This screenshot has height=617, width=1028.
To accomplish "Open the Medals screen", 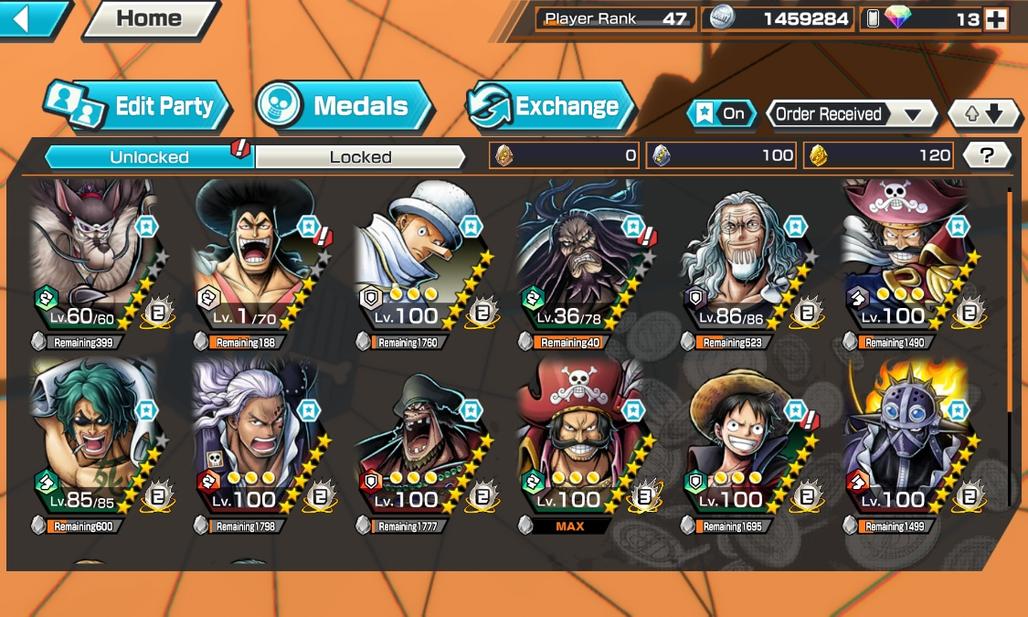I will click(344, 106).
